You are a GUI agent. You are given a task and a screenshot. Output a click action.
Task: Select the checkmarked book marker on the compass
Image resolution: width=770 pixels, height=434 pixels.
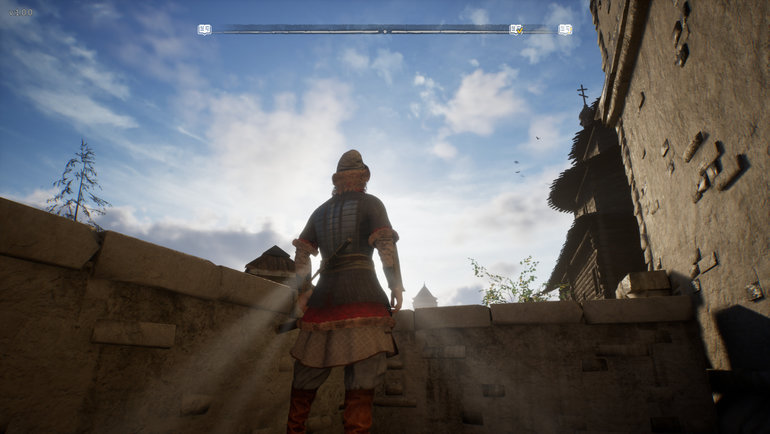516,30
